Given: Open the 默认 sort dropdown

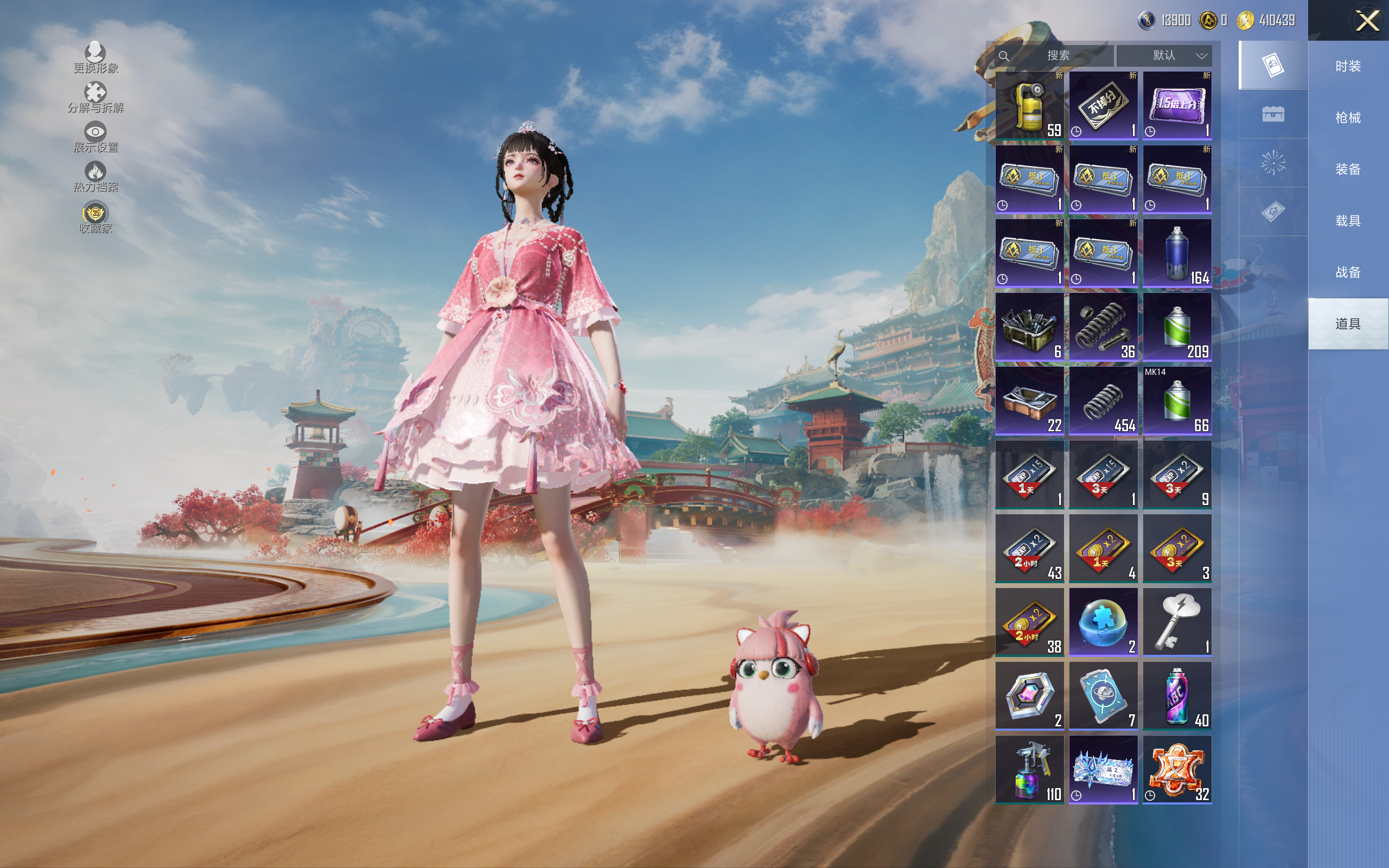Looking at the screenshot, I should click(x=1164, y=56).
